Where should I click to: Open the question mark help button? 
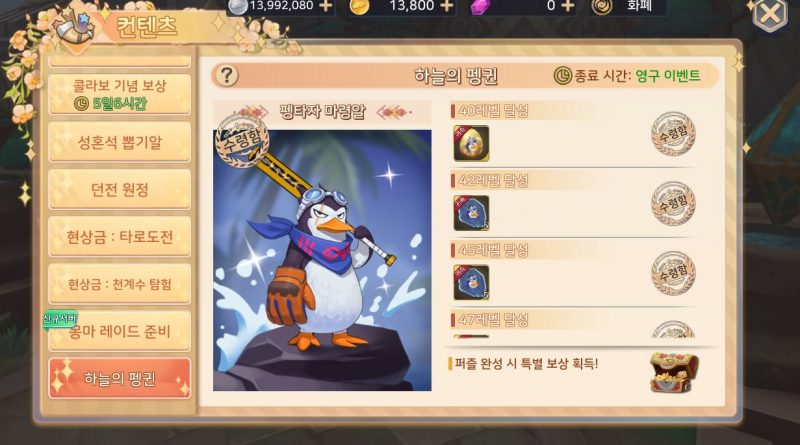228,76
